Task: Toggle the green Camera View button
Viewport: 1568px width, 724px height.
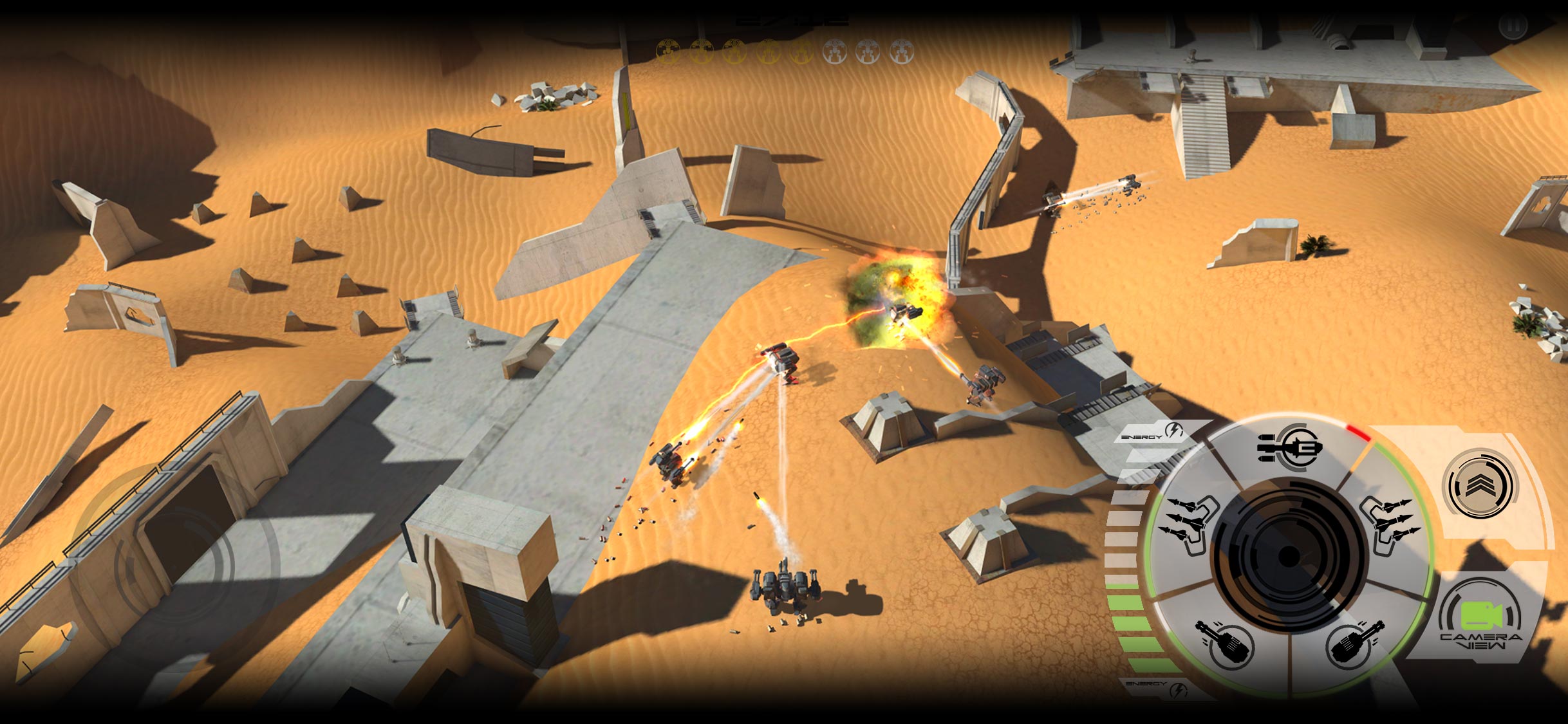Action: click(x=1481, y=619)
